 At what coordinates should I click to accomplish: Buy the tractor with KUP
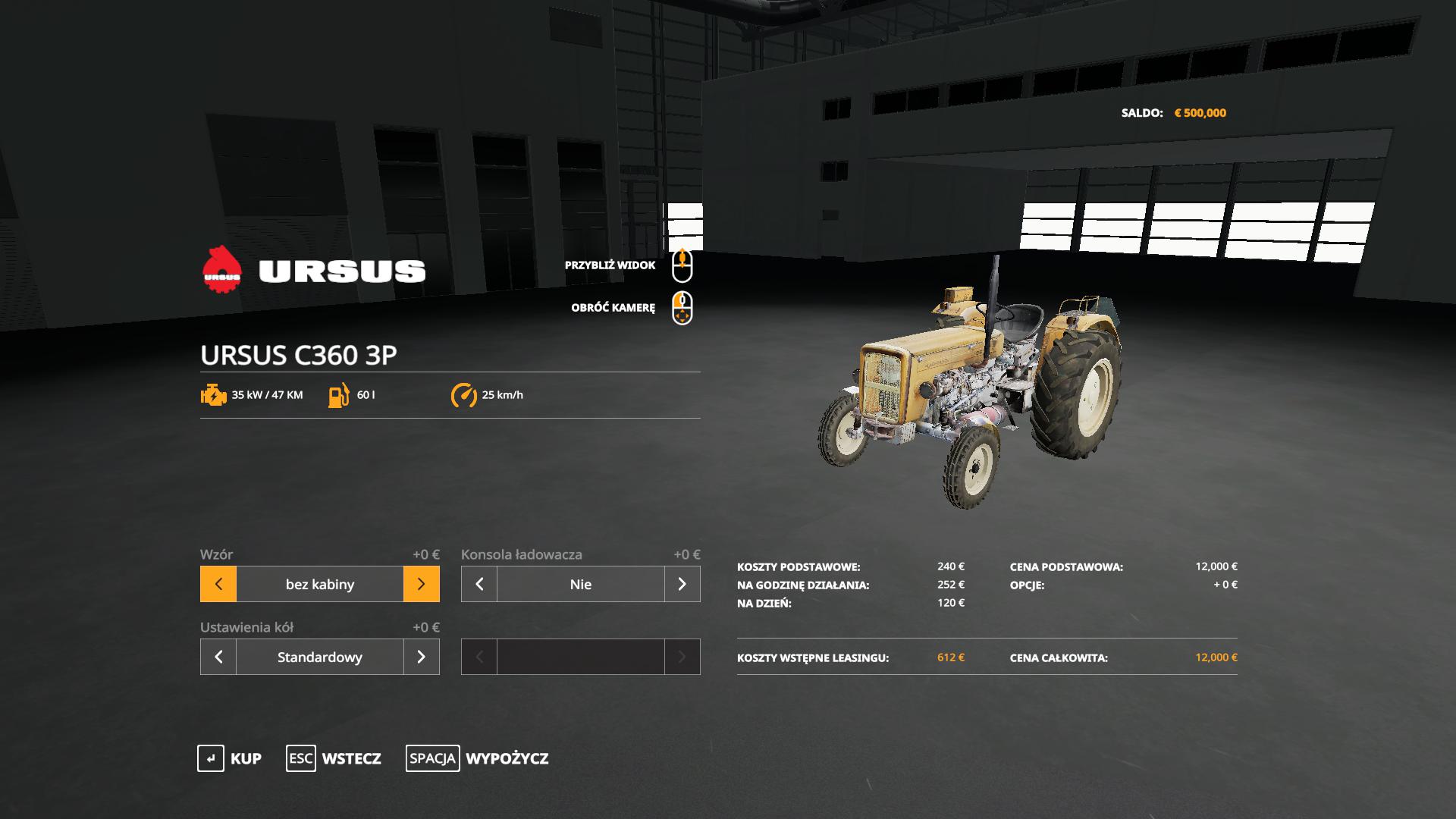tap(230, 758)
